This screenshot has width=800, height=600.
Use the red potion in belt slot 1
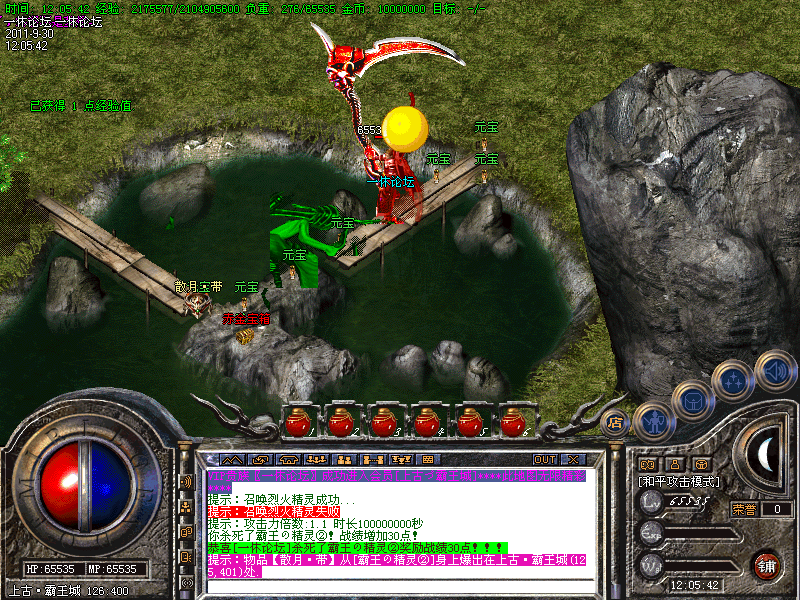296,423
